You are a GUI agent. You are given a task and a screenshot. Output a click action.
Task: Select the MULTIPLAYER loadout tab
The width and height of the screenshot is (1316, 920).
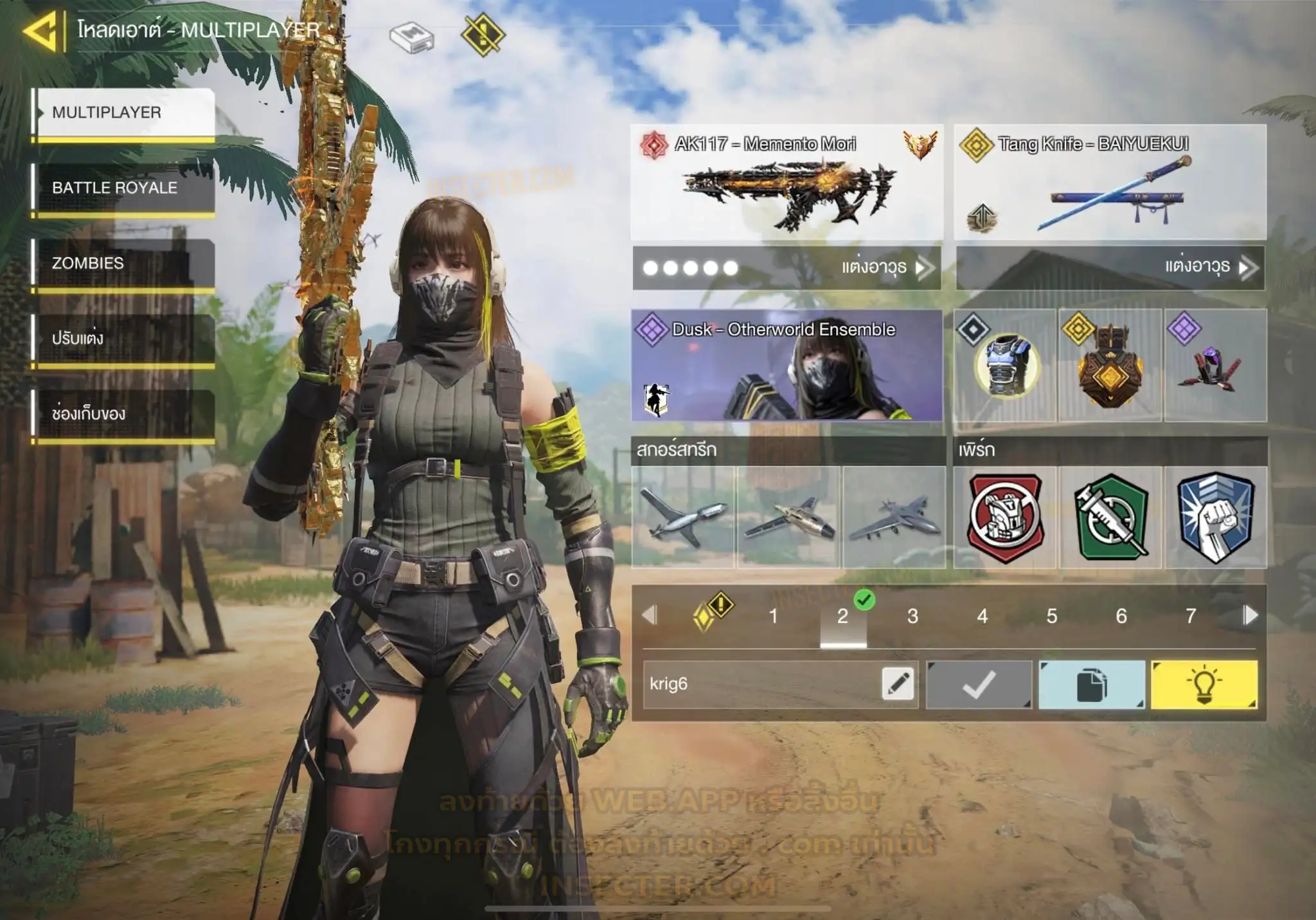point(124,113)
